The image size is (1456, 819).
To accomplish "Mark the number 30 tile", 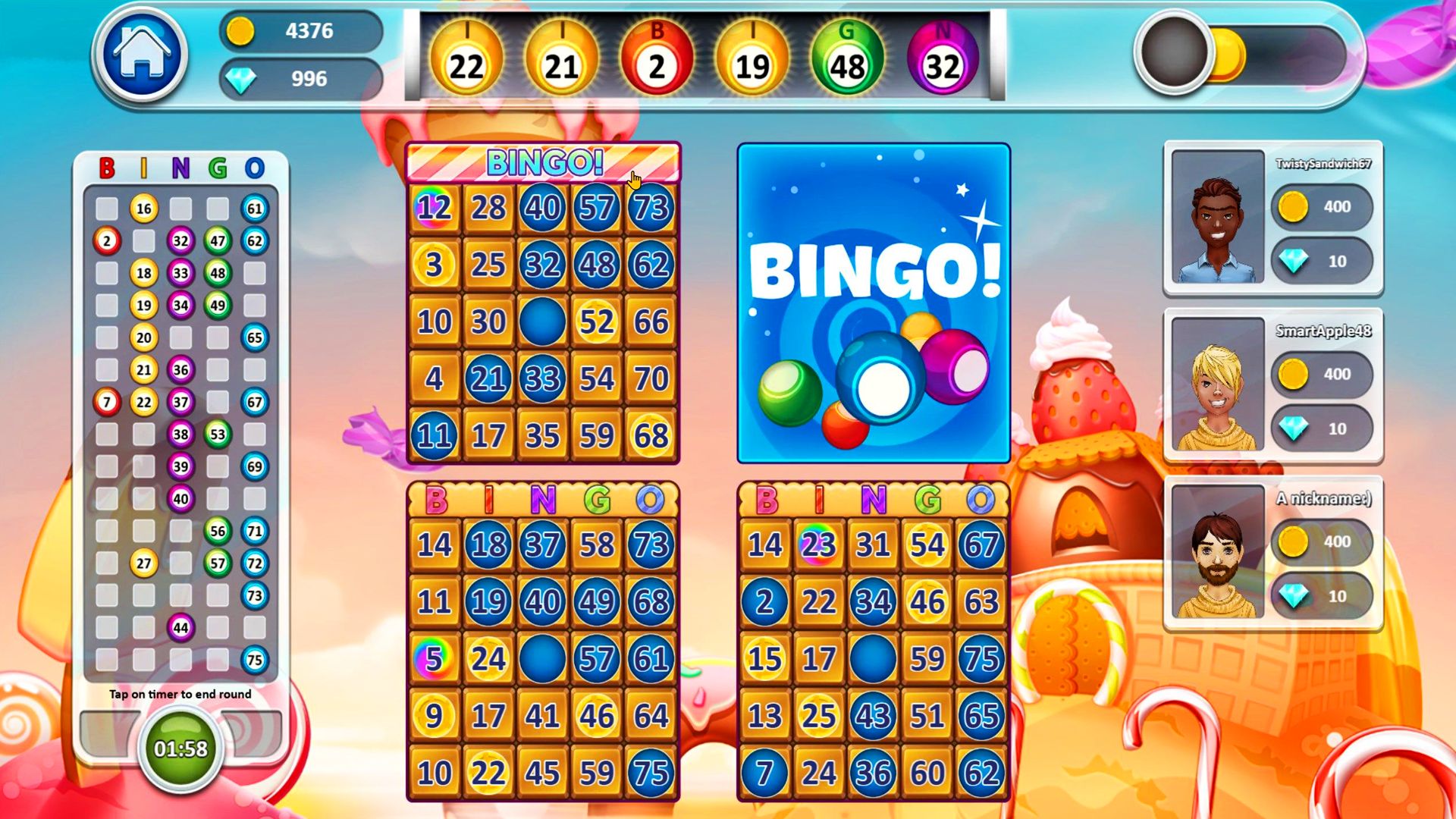I will (488, 322).
